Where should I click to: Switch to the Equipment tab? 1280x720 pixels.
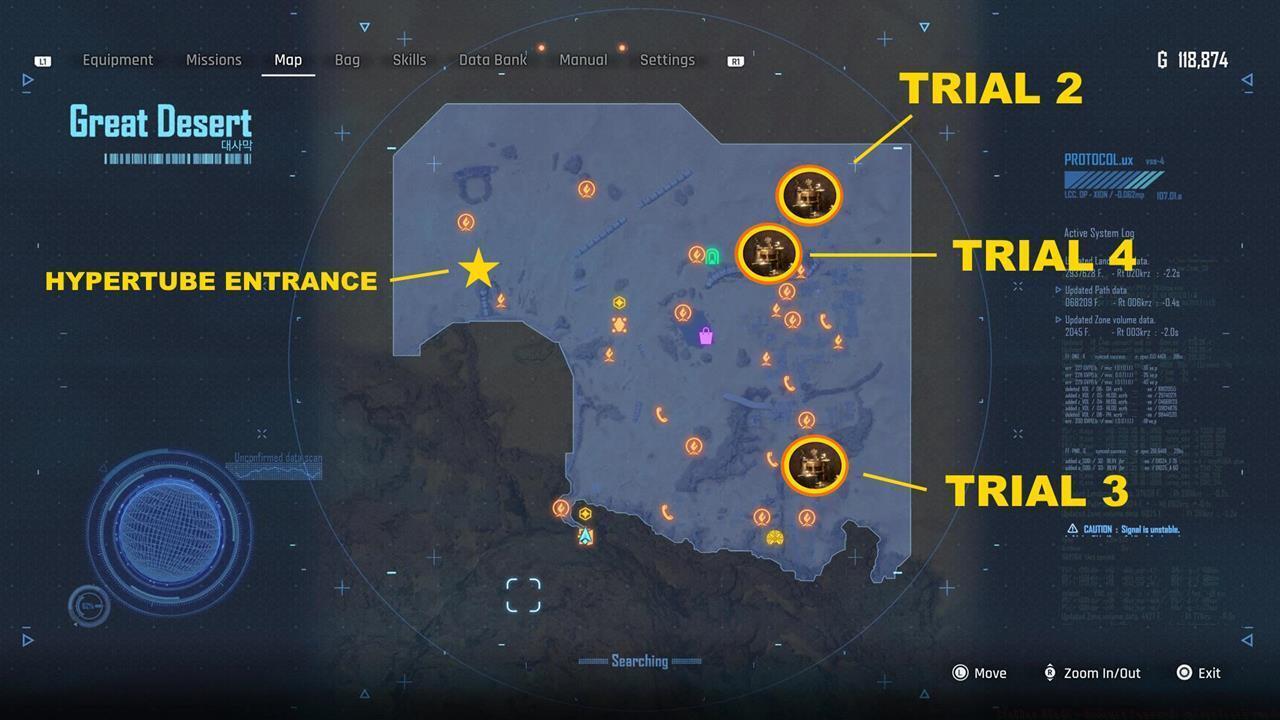tap(118, 60)
